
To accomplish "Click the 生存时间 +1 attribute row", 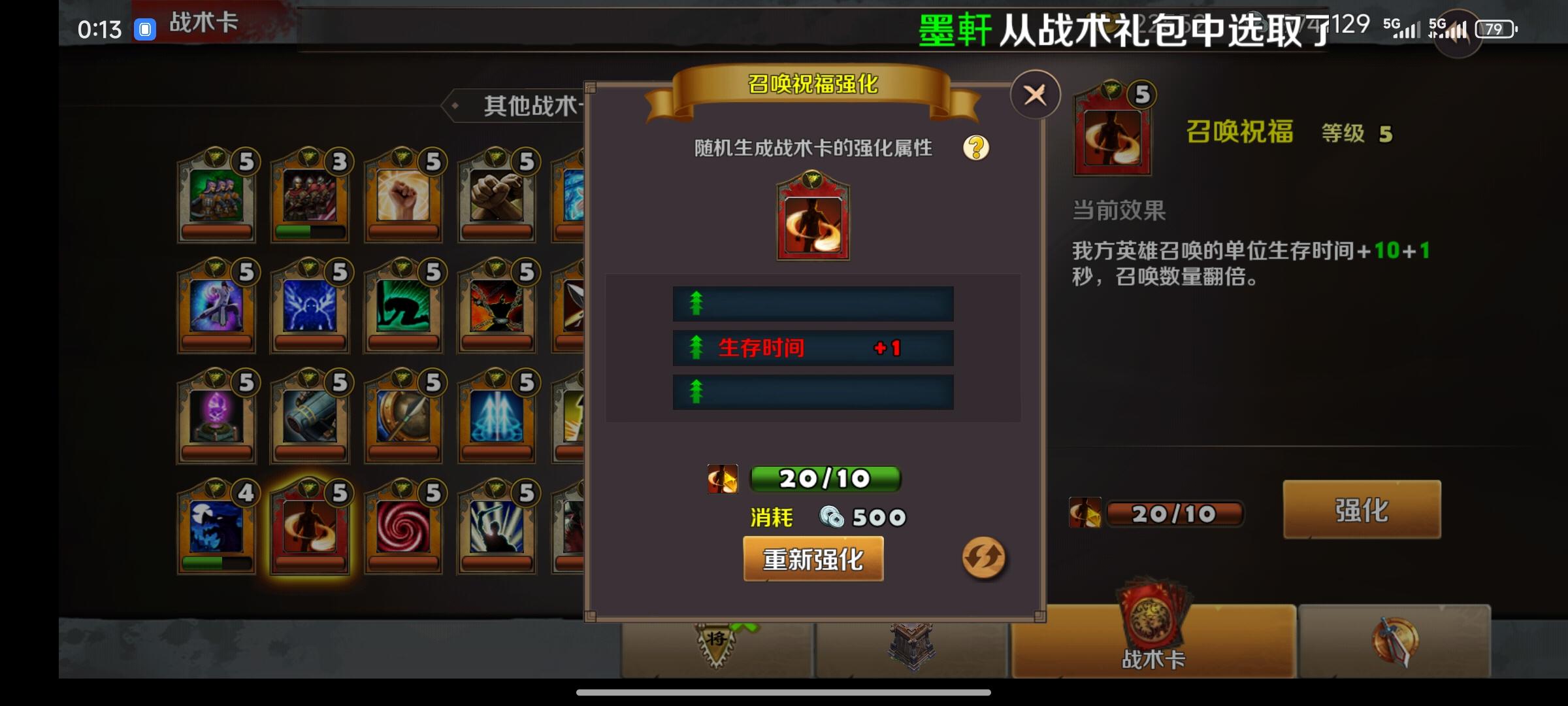I will (812, 349).
